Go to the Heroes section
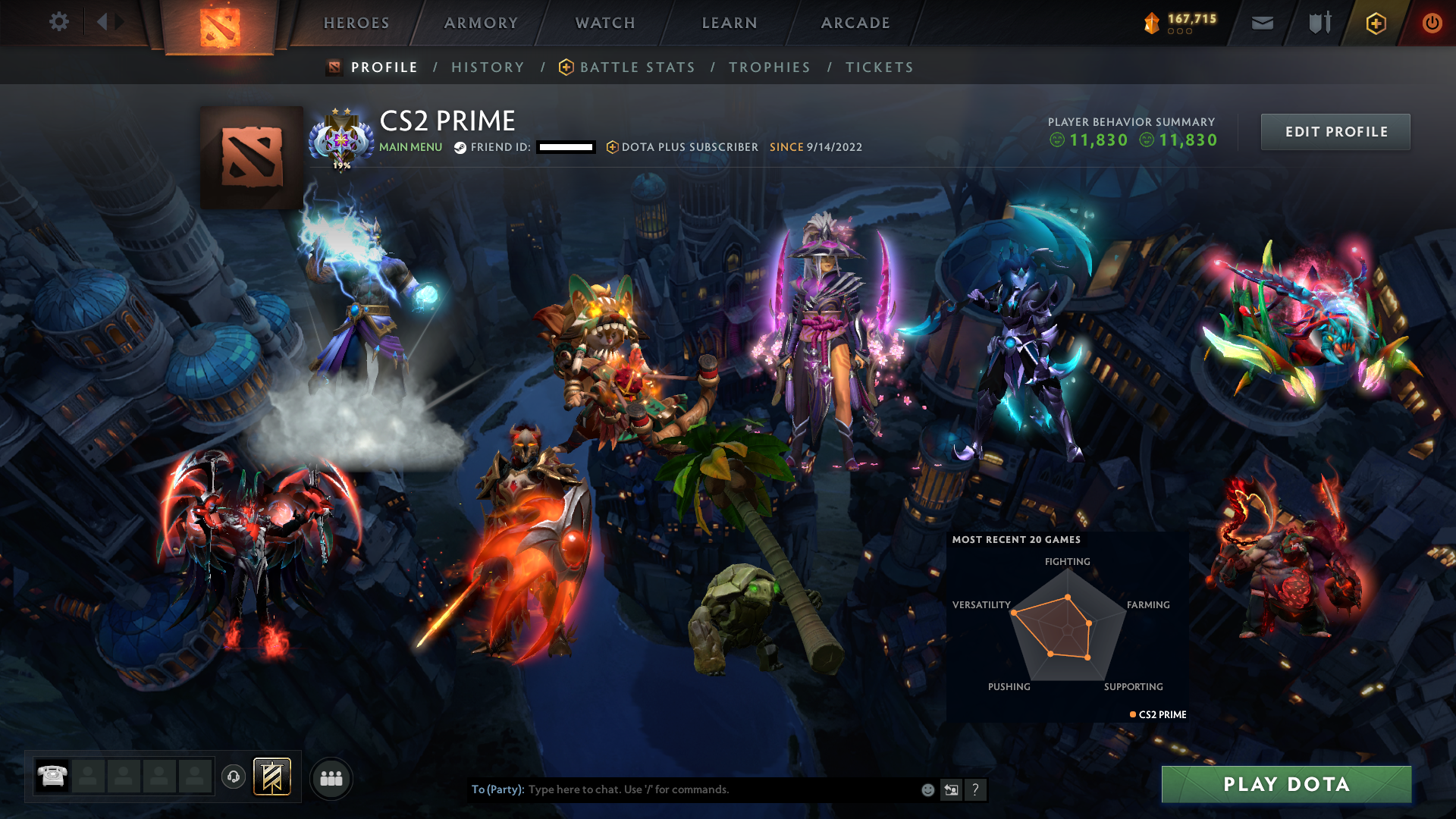The height and width of the screenshot is (819, 1456). (356, 23)
